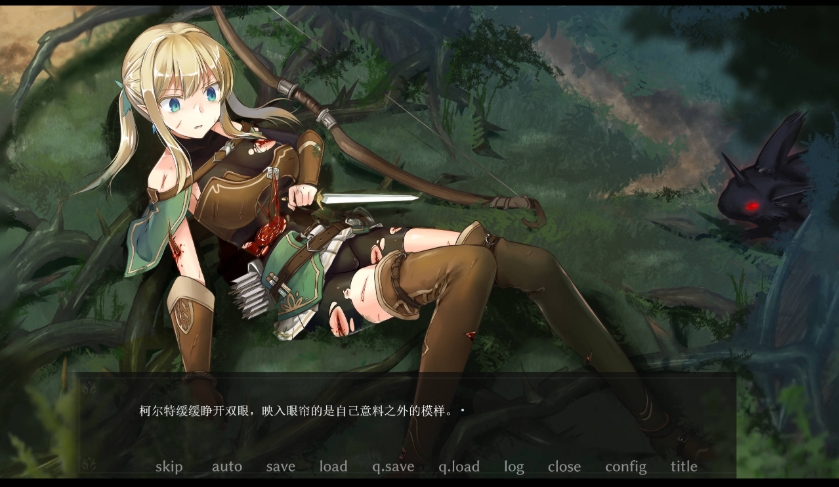Return to the title screen
This screenshot has height=487, width=839.
pos(684,466)
